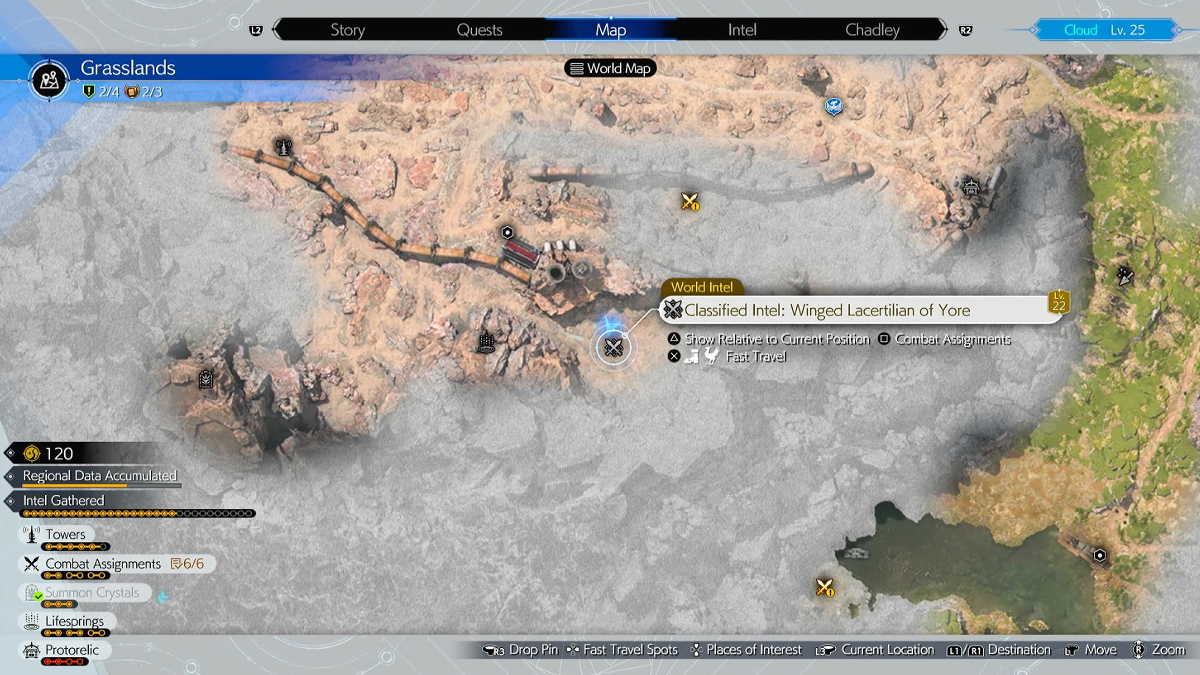This screenshot has height=675, width=1200.
Task: Select the Map tab
Action: 610,30
